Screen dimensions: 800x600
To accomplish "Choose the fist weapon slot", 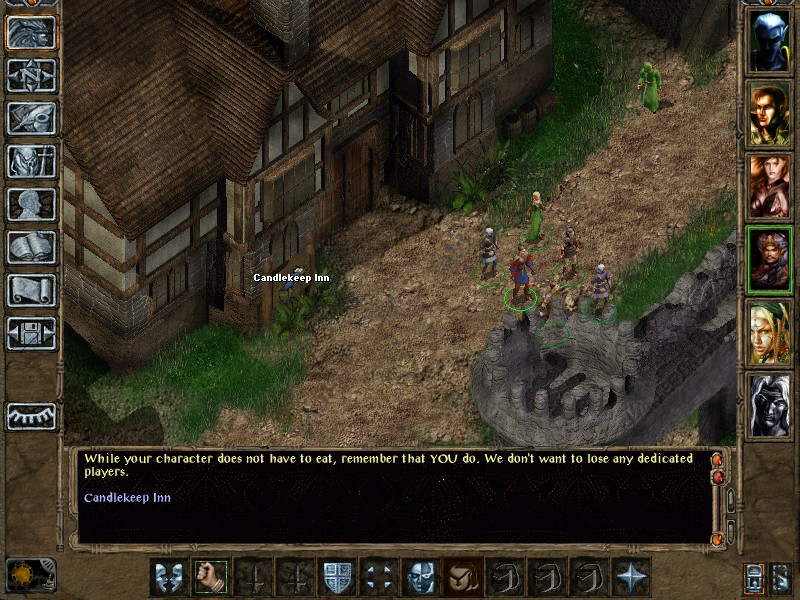I will point(210,577).
